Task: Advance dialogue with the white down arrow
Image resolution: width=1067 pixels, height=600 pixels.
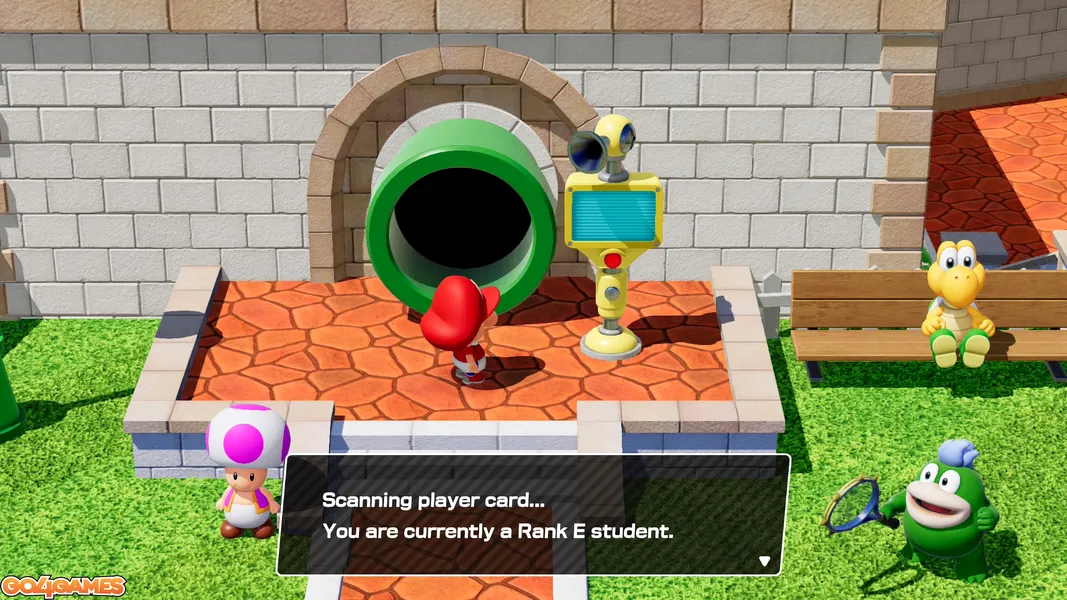Action: (765, 561)
